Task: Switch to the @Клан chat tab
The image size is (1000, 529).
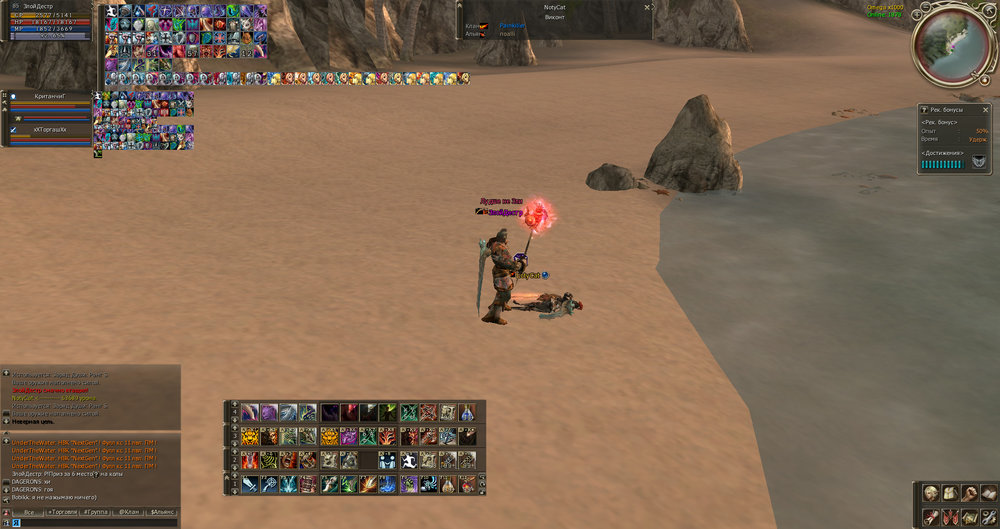Action: pos(129,512)
